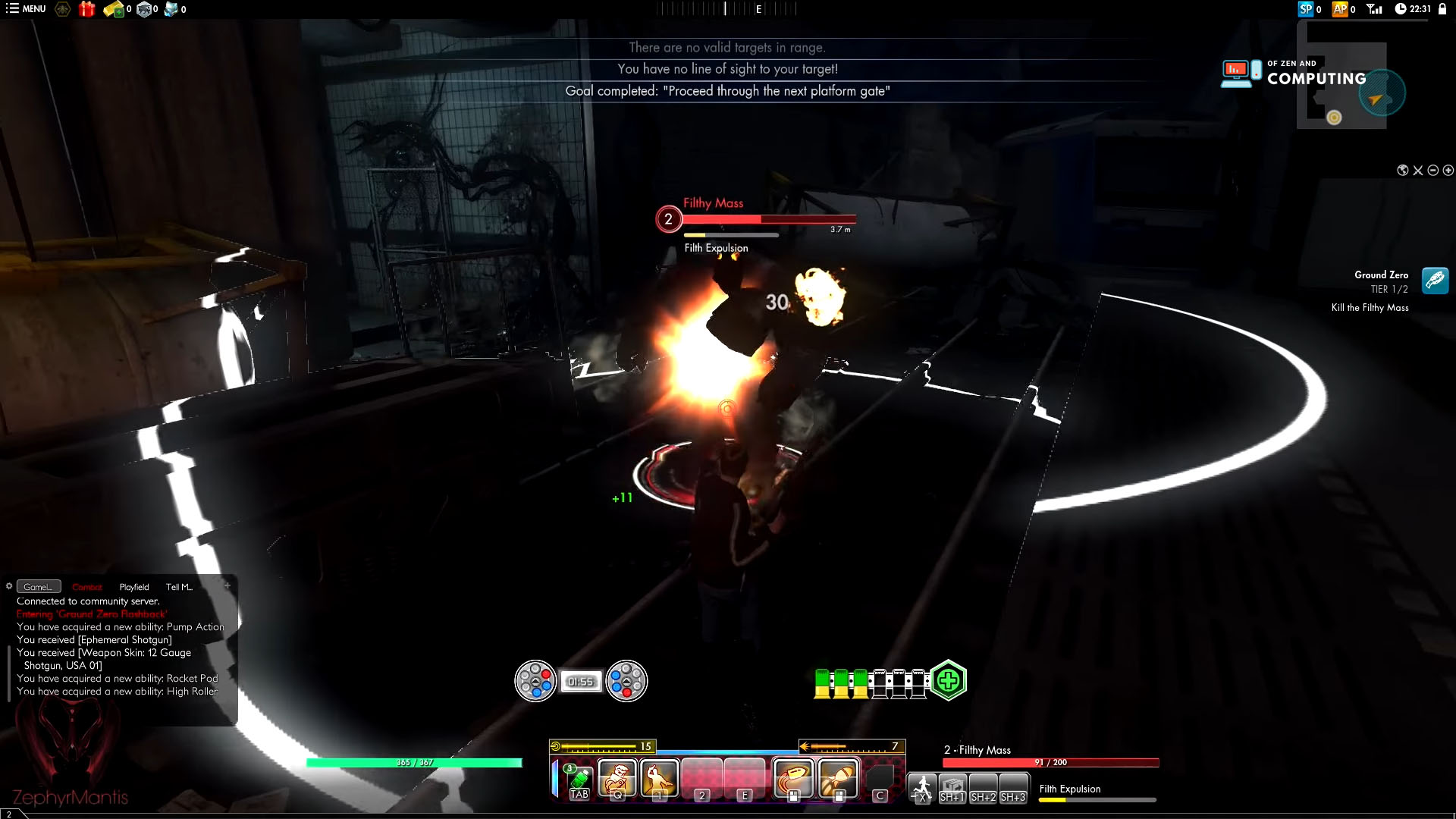This screenshot has width=1456, height=819.
Task: Zoom in the minimap with the plus button
Action: coord(1448,170)
